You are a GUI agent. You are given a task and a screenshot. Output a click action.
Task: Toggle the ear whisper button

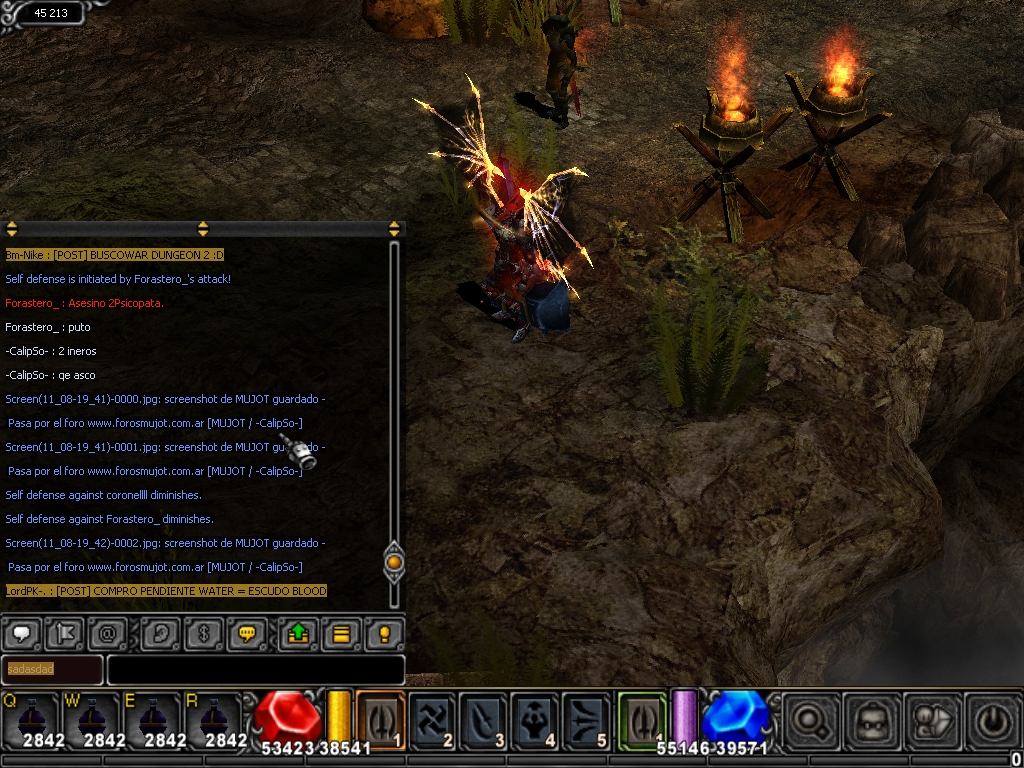[x=159, y=633]
